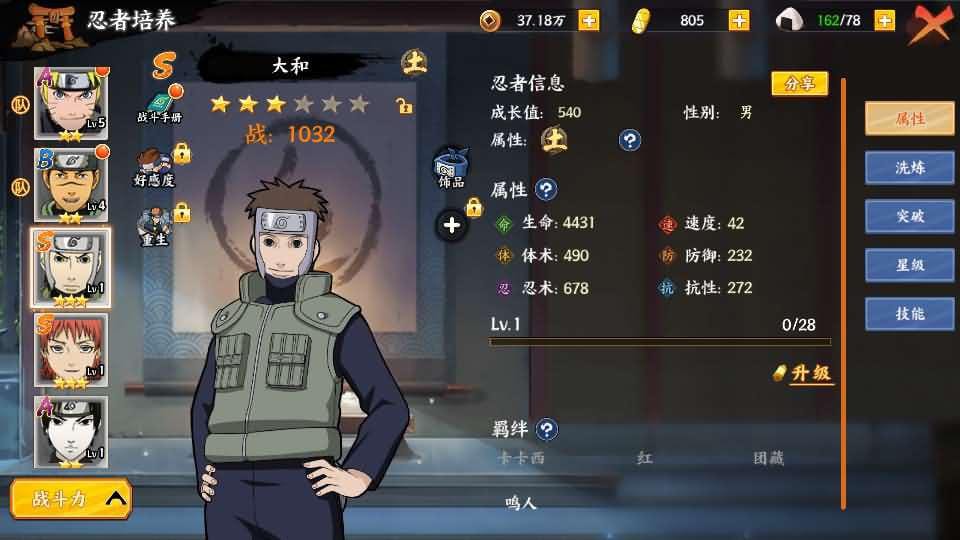Open the 重生 rebirth feature
The width and height of the screenshot is (960, 540).
155,227
